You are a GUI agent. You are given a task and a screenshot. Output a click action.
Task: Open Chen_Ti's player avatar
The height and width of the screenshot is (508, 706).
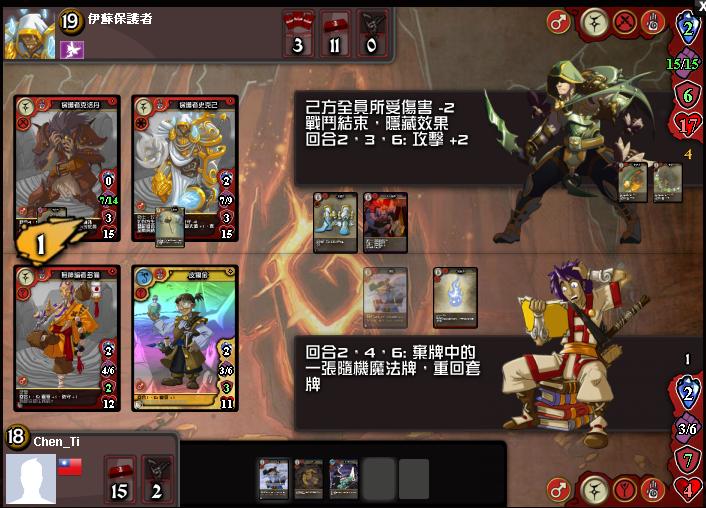click(30, 478)
